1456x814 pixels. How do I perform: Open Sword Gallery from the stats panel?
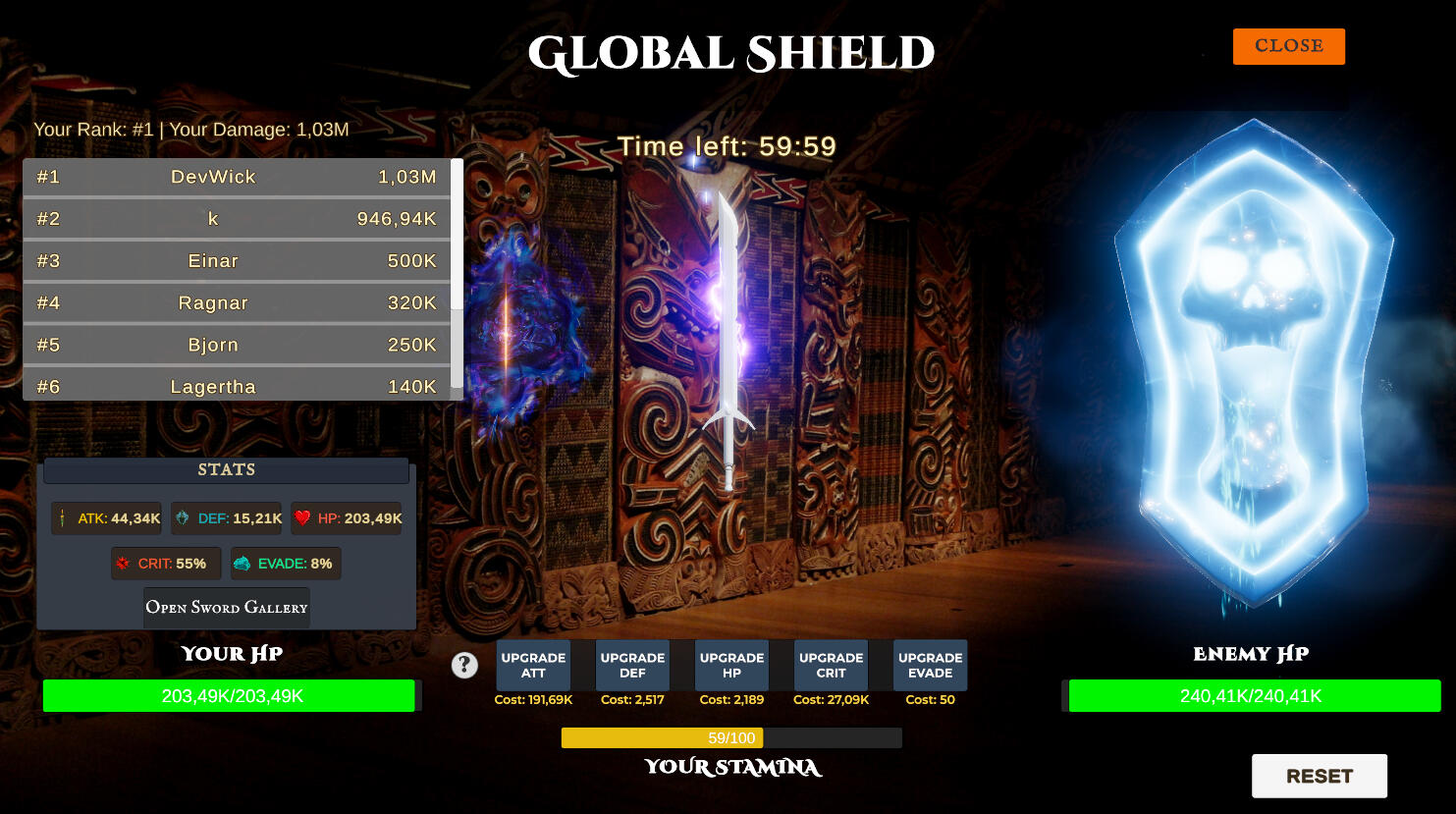[x=226, y=607]
